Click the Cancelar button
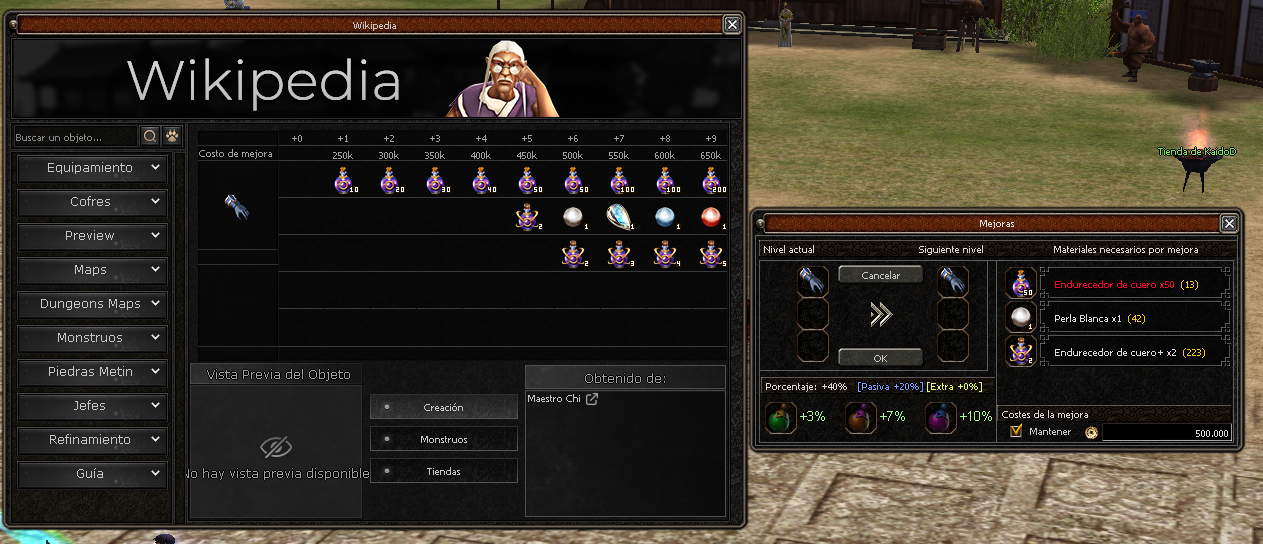Image resolution: width=1263 pixels, height=544 pixels. click(x=880, y=275)
